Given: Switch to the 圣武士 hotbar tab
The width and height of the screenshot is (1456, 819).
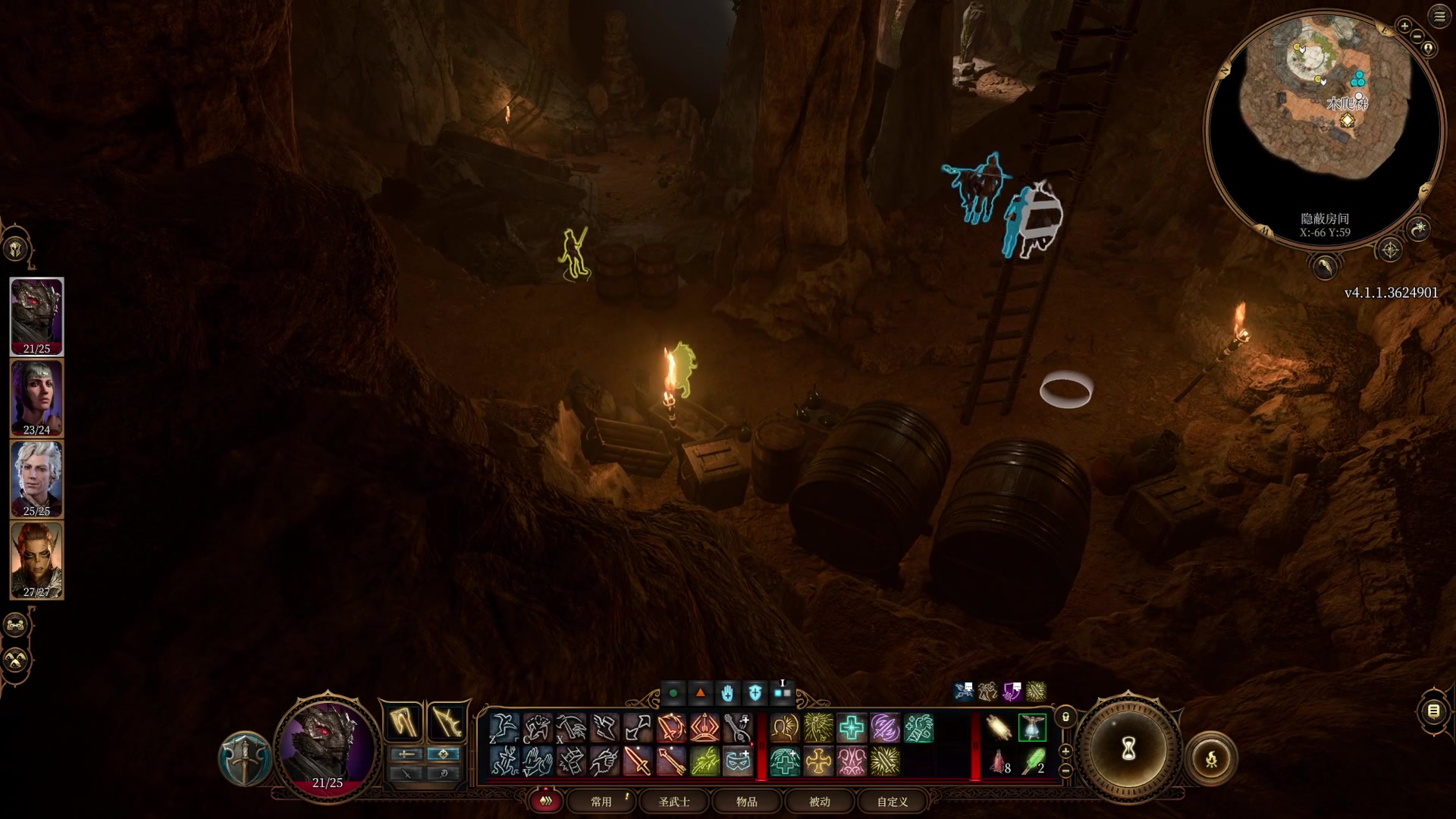Looking at the screenshot, I should (x=674, y=802).
